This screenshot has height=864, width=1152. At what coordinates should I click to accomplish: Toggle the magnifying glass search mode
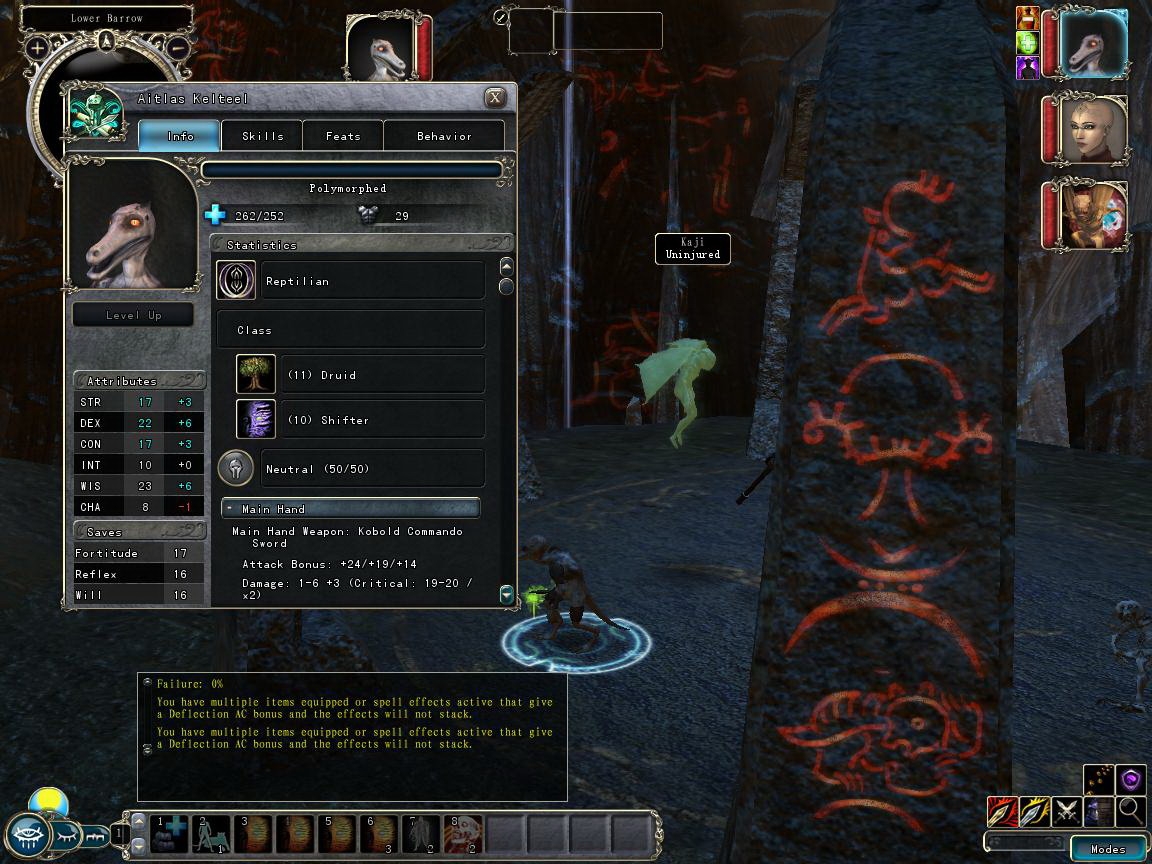pyautogui.click(x=1131, y=811)
